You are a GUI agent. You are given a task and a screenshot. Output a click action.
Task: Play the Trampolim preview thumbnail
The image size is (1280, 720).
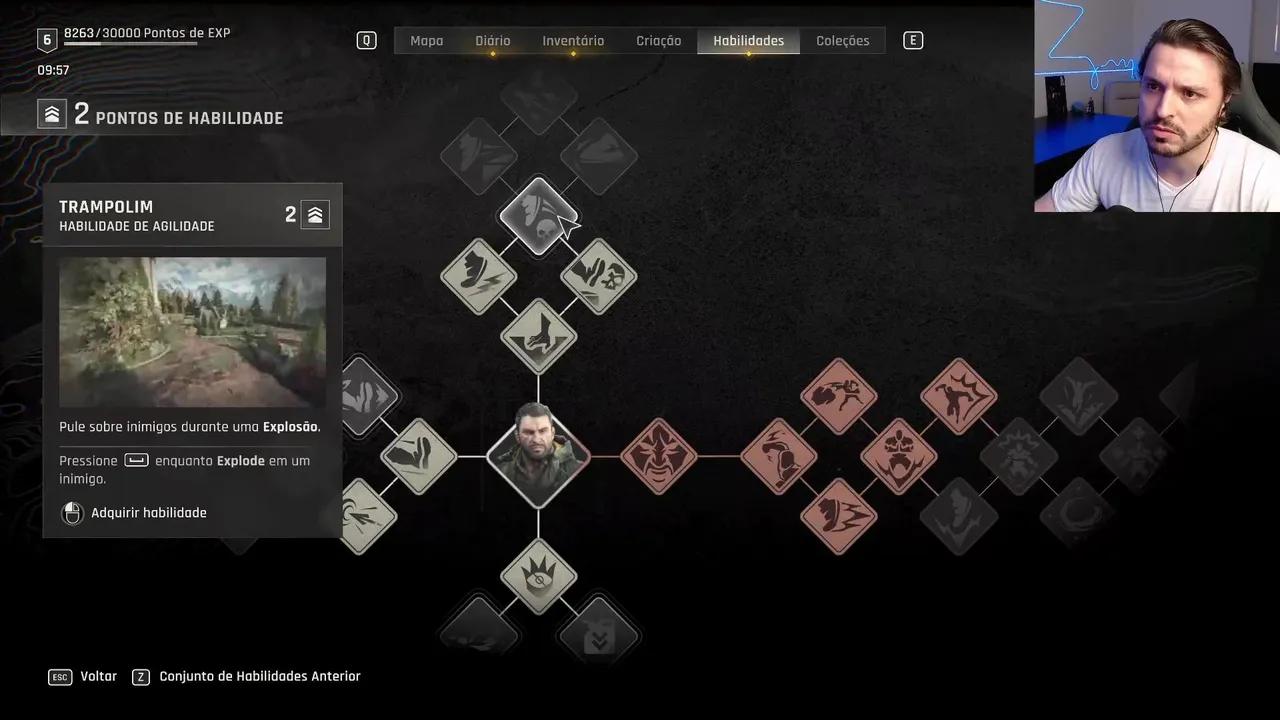pyautogui.click(x=192, y=332)
